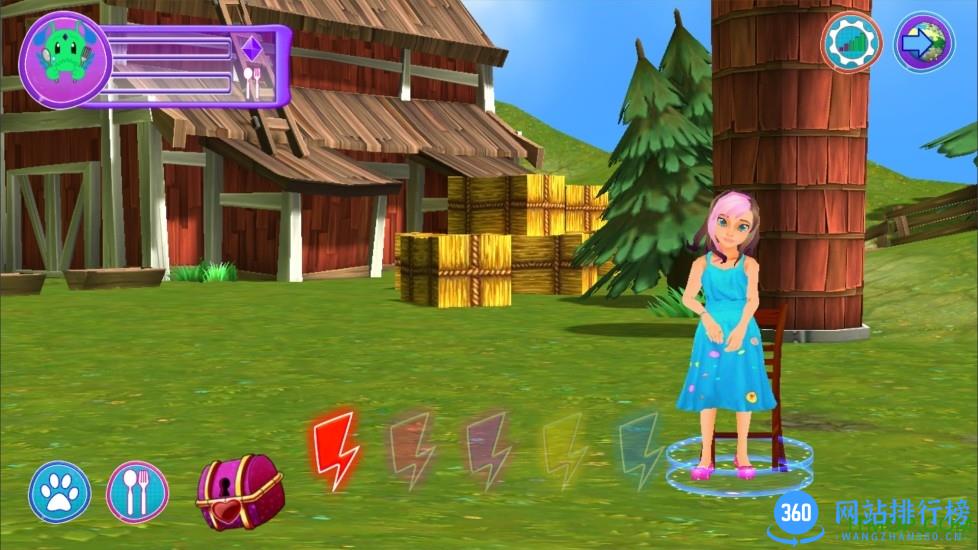Viewport: 978px width, 550px height.
Task: Select the glowing red lightning bolt
Action: coord(335,450)
